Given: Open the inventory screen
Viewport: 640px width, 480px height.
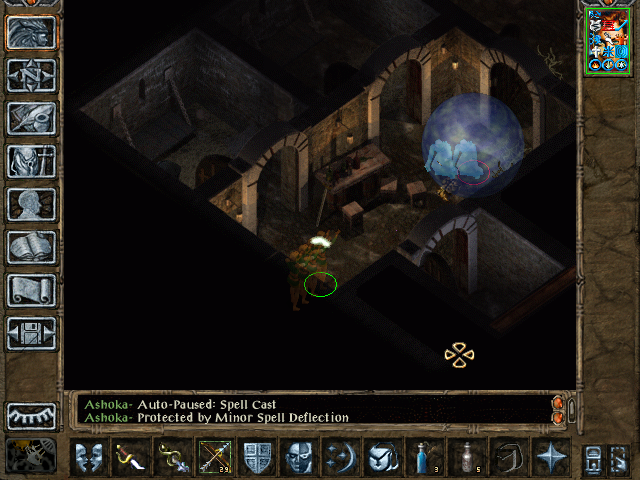Looking at the screenshot, I should click(x=32, y=162).
